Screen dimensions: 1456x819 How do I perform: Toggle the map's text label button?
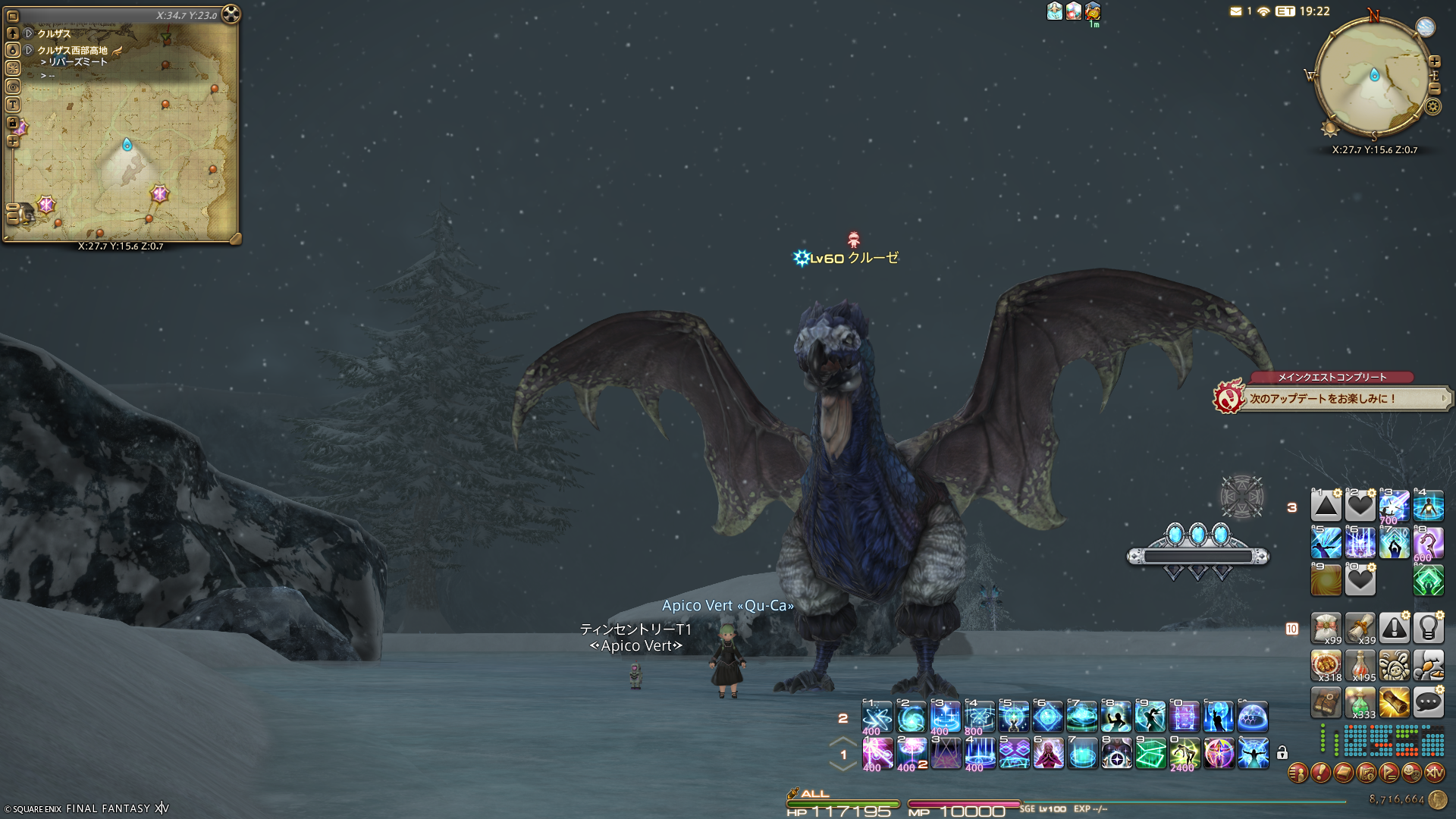13,105
